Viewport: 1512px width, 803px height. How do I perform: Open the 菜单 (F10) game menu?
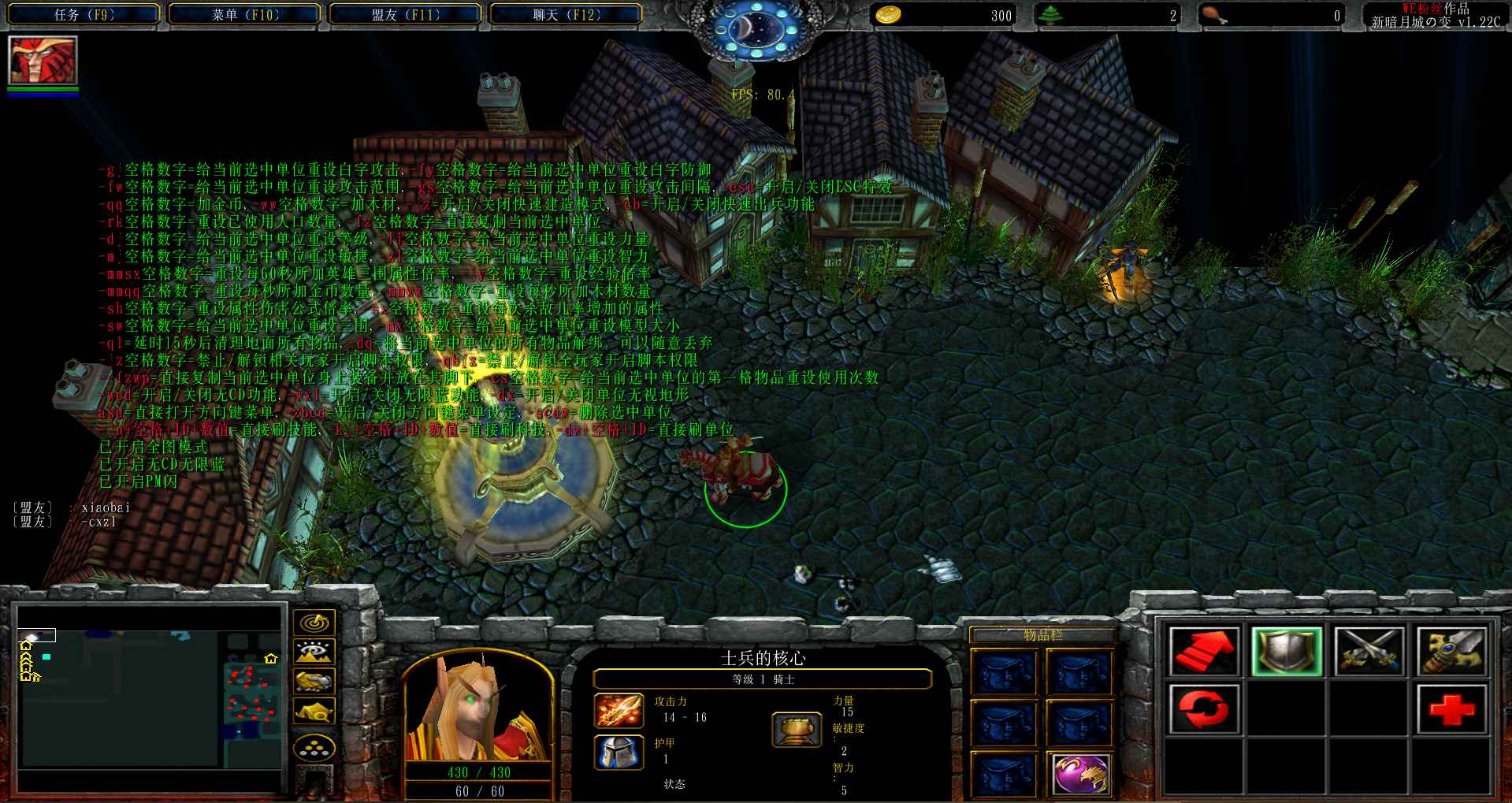(245, 15)
